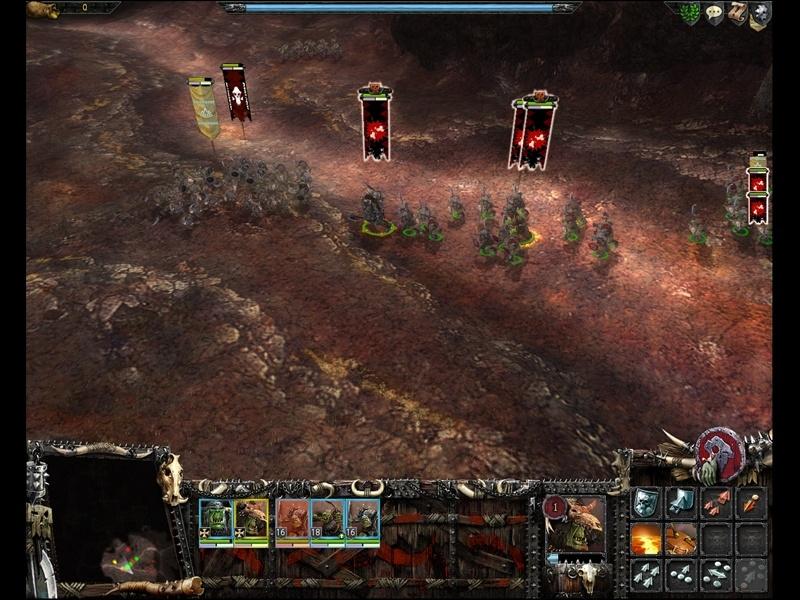This screenshot has height=600, width=800.
Task: Click the selected goblin portrait
Action: pos(577,523)
